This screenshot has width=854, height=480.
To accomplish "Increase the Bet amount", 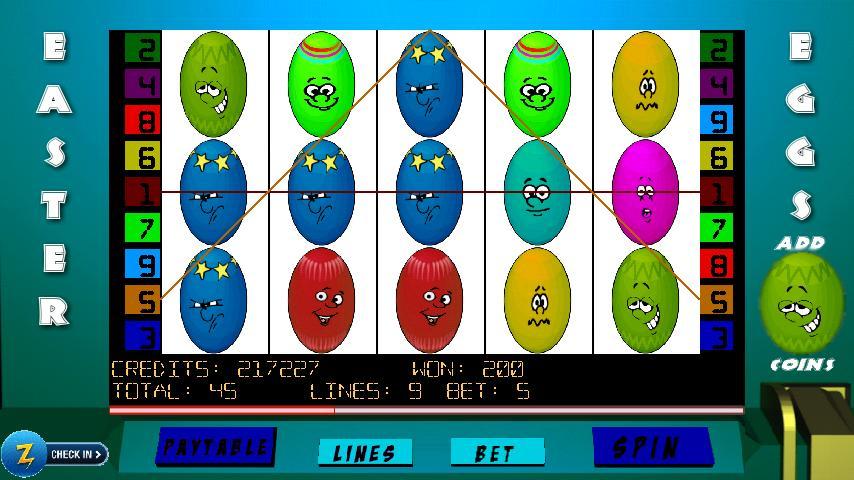I will (497, 453).
